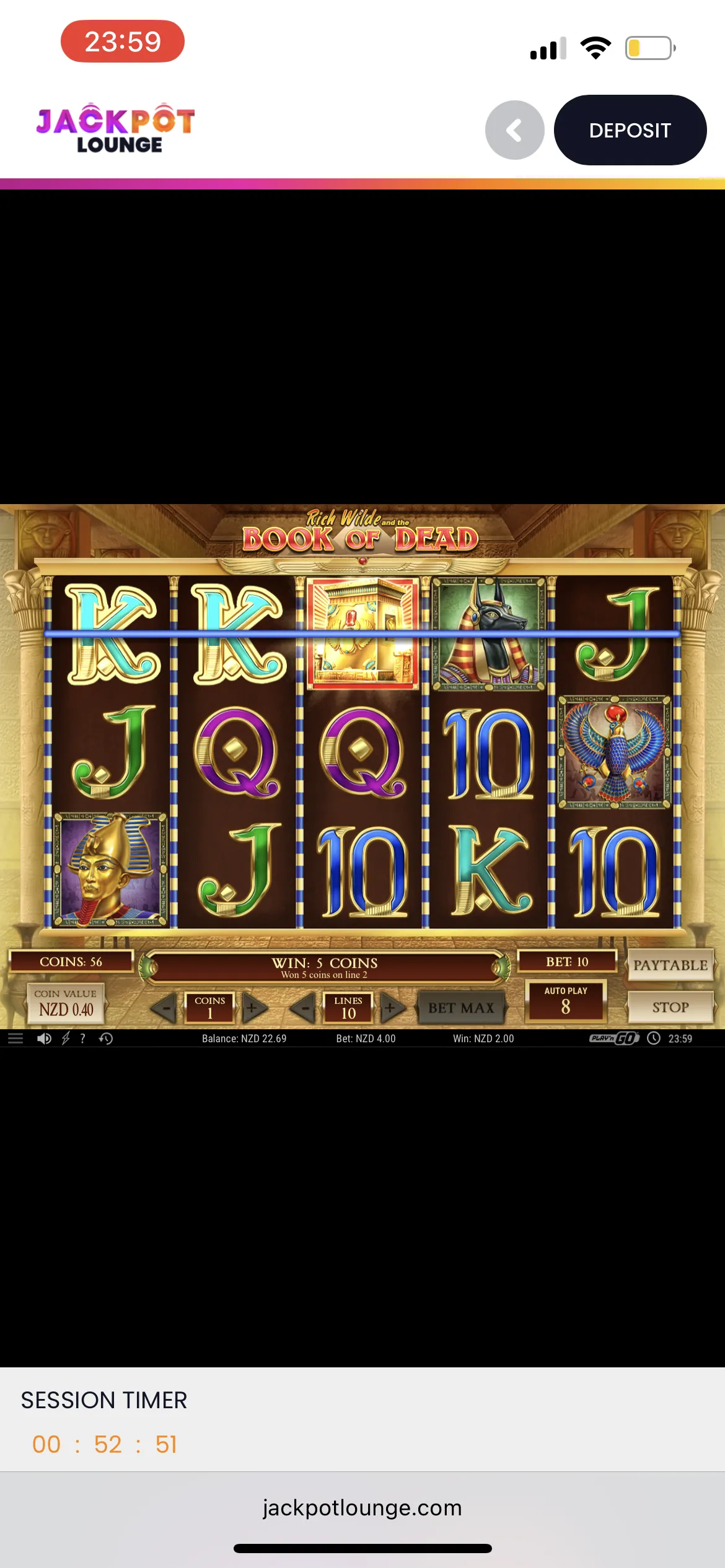Go back with the grey arrow button
Screen dimensions: 725x1568
pos(514,130)
